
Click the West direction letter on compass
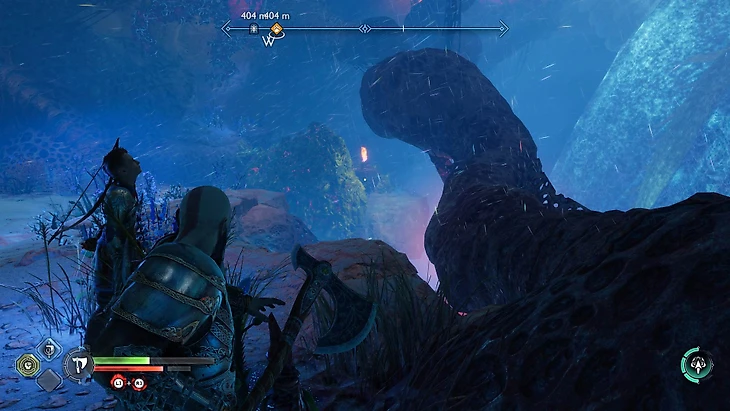pyautogui.click(x=268, y=43)
